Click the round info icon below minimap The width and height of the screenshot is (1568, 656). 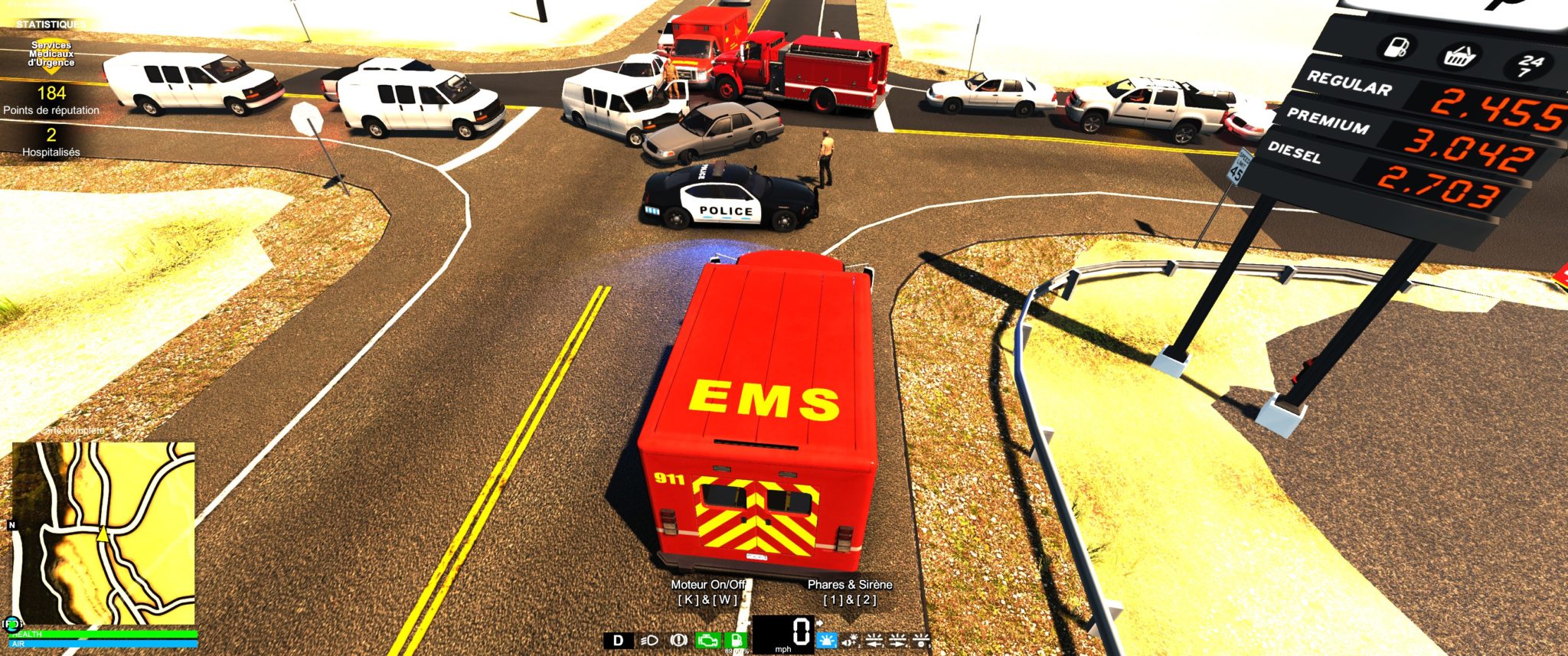[12, 624]
